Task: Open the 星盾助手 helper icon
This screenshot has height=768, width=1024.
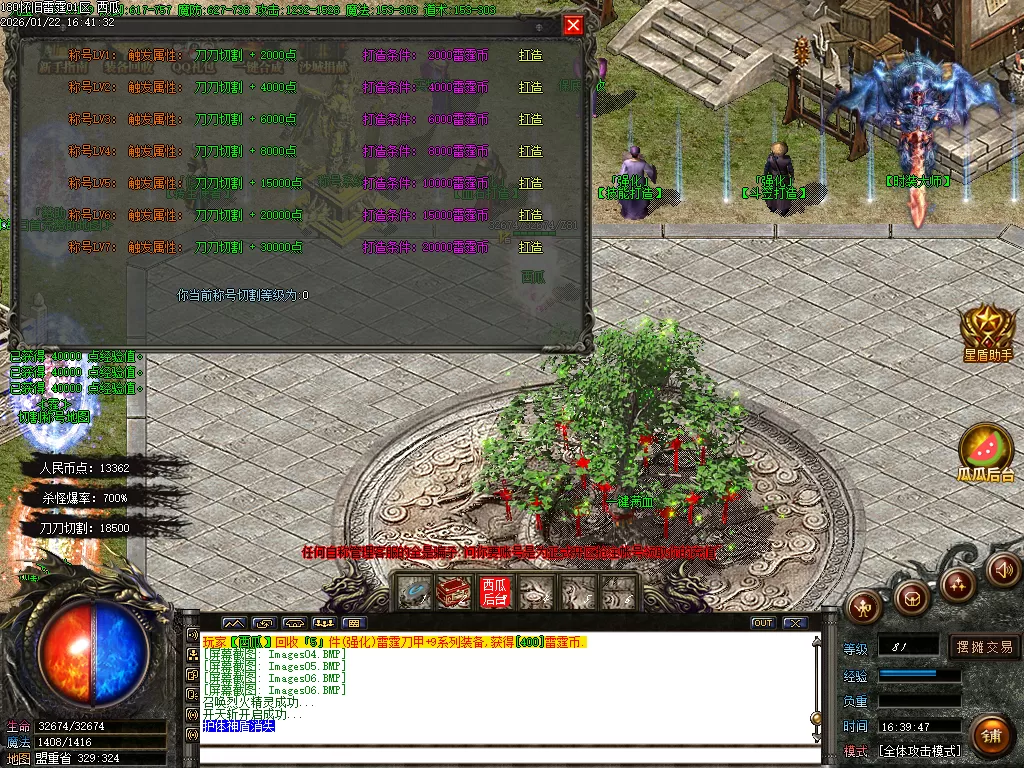Action: pyautogui.click(x=987, y=330)
